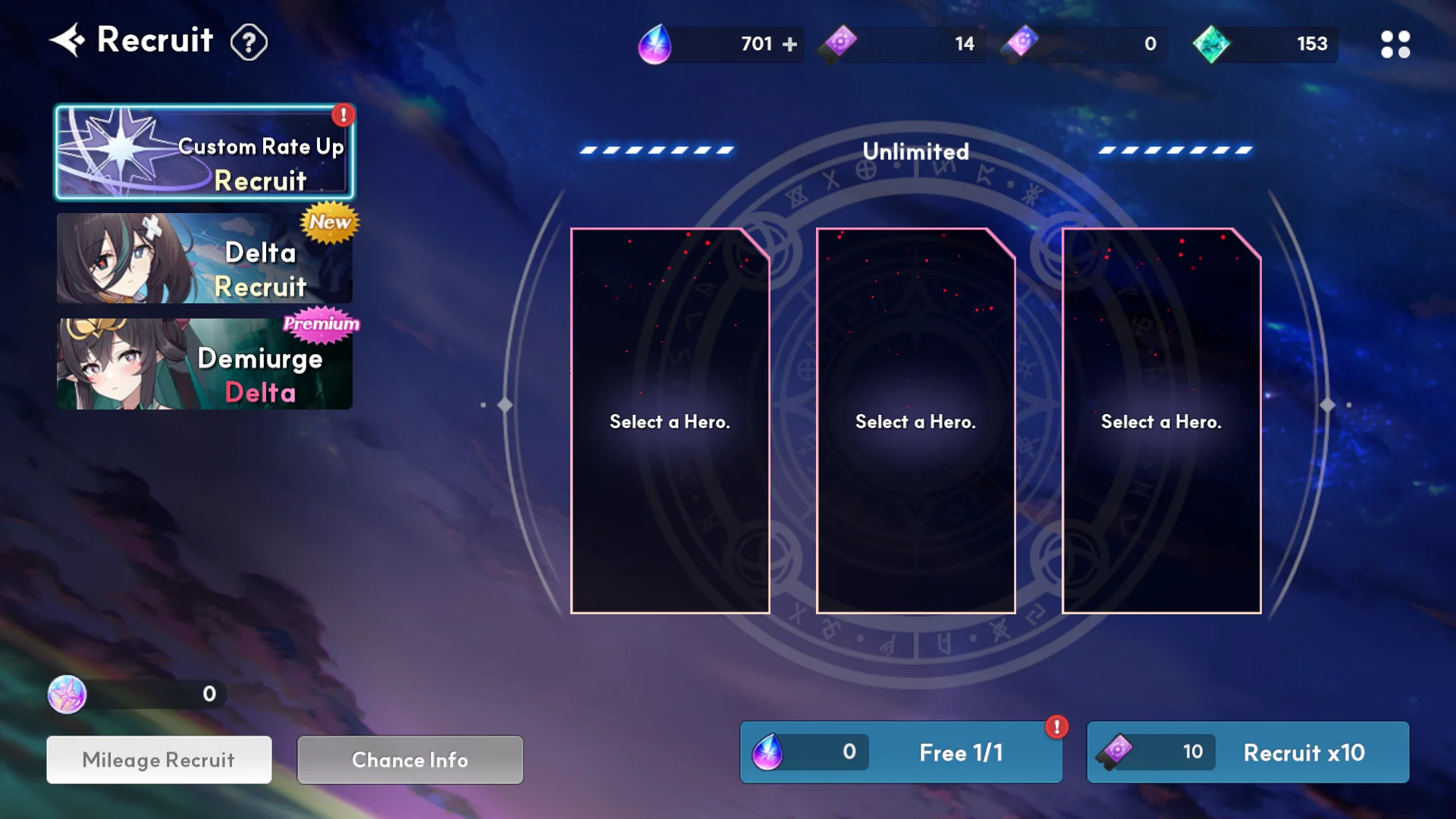Activate Recruit x10
The width and height of the screenshot is (1456, 819).
coord(1247,752)
